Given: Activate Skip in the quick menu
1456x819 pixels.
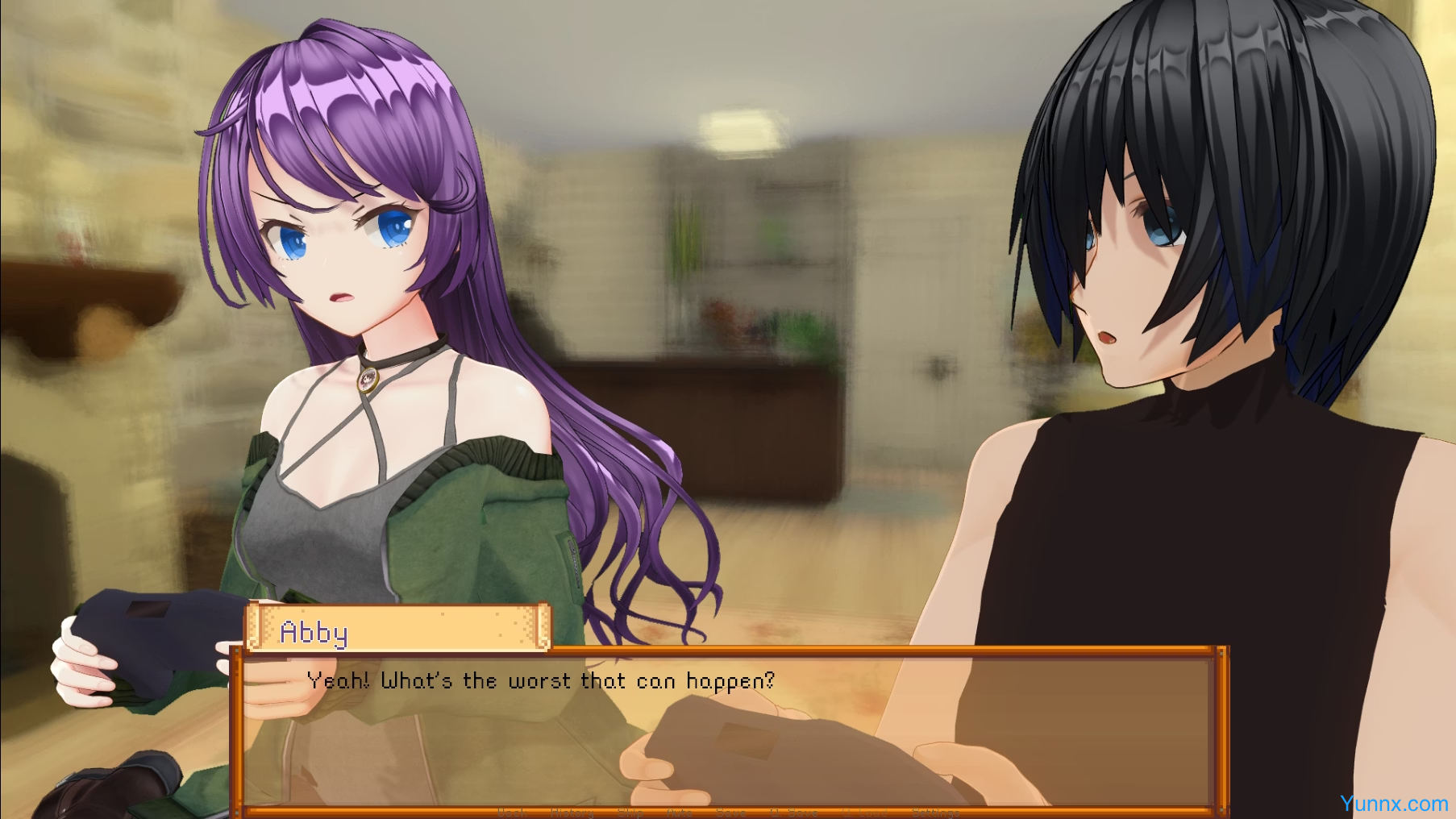Looking at the screenshot, I should 630,812.
